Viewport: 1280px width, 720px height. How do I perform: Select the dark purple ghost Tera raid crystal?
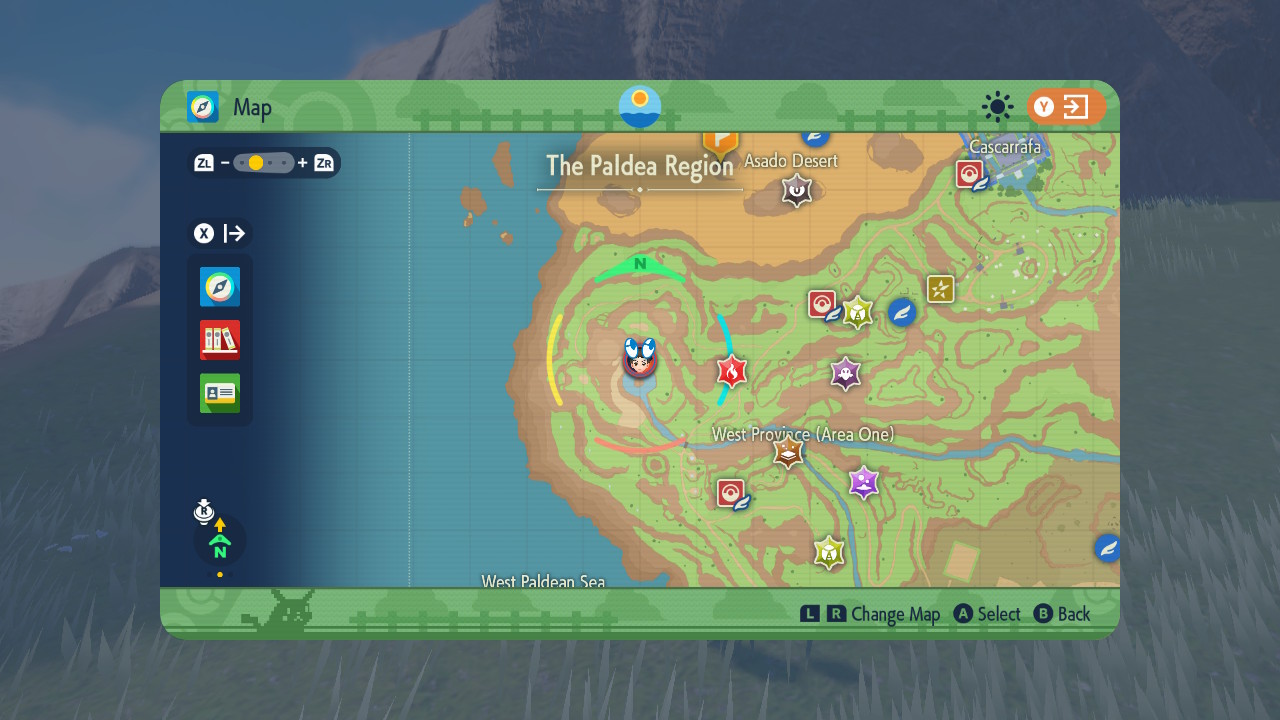point(846,375)
